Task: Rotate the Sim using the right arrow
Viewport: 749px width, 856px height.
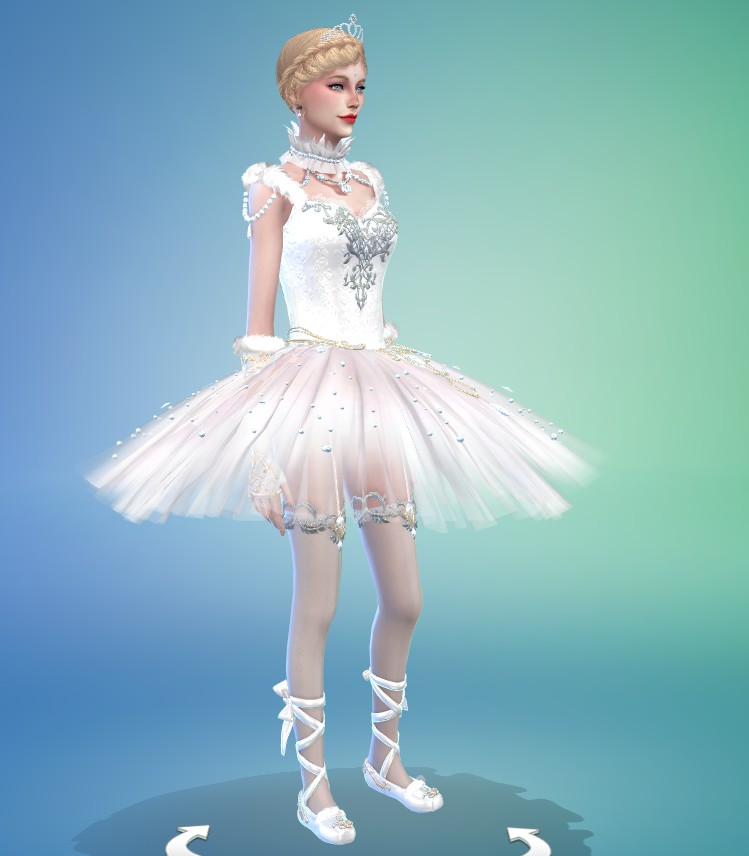Action: [527, 840]
